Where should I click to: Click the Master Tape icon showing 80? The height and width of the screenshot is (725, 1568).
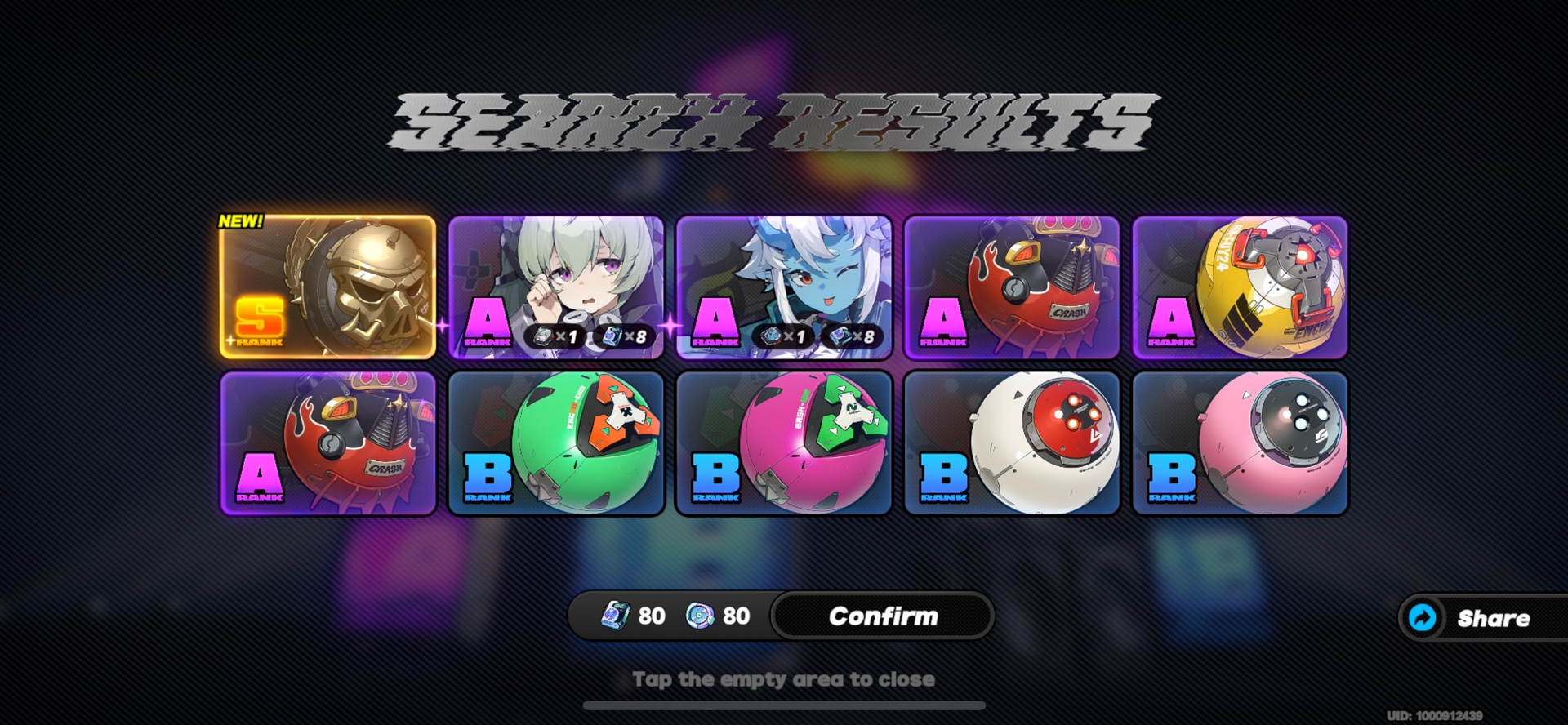point(615,616)
